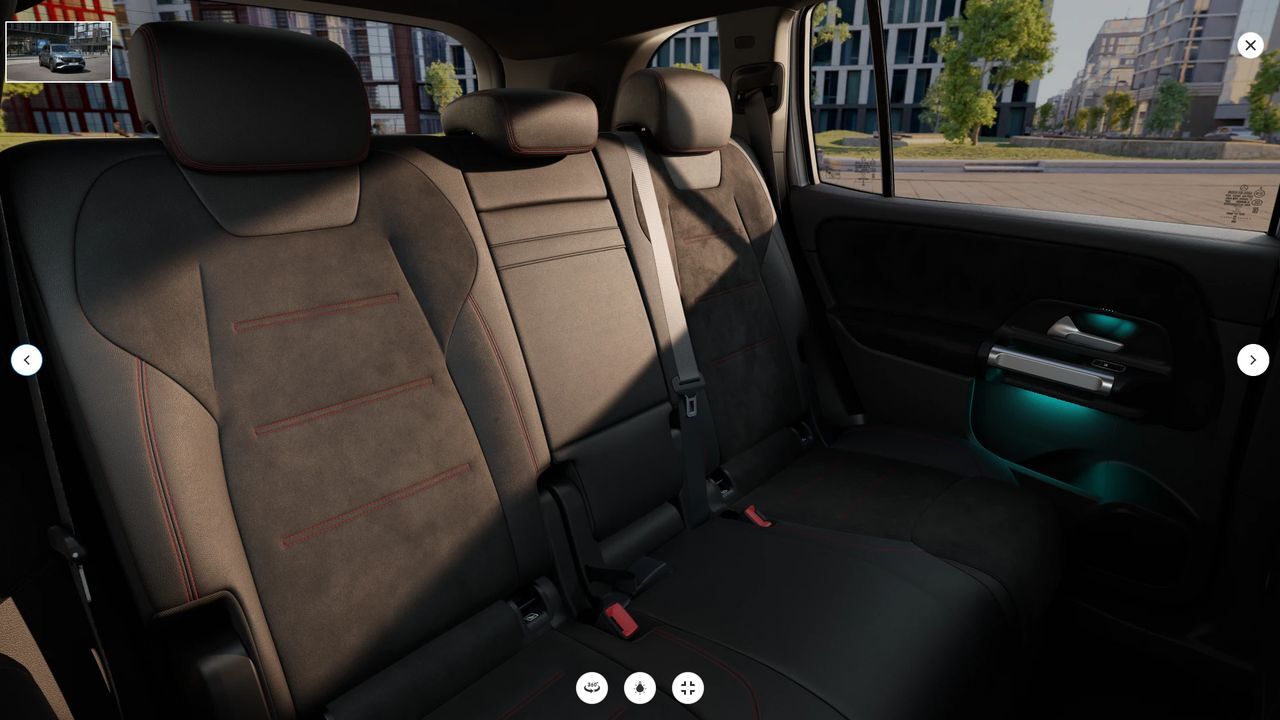The width and height of the screenshot is (1280, 720).
Task: Close the interior viewer
Action: 1250,45
